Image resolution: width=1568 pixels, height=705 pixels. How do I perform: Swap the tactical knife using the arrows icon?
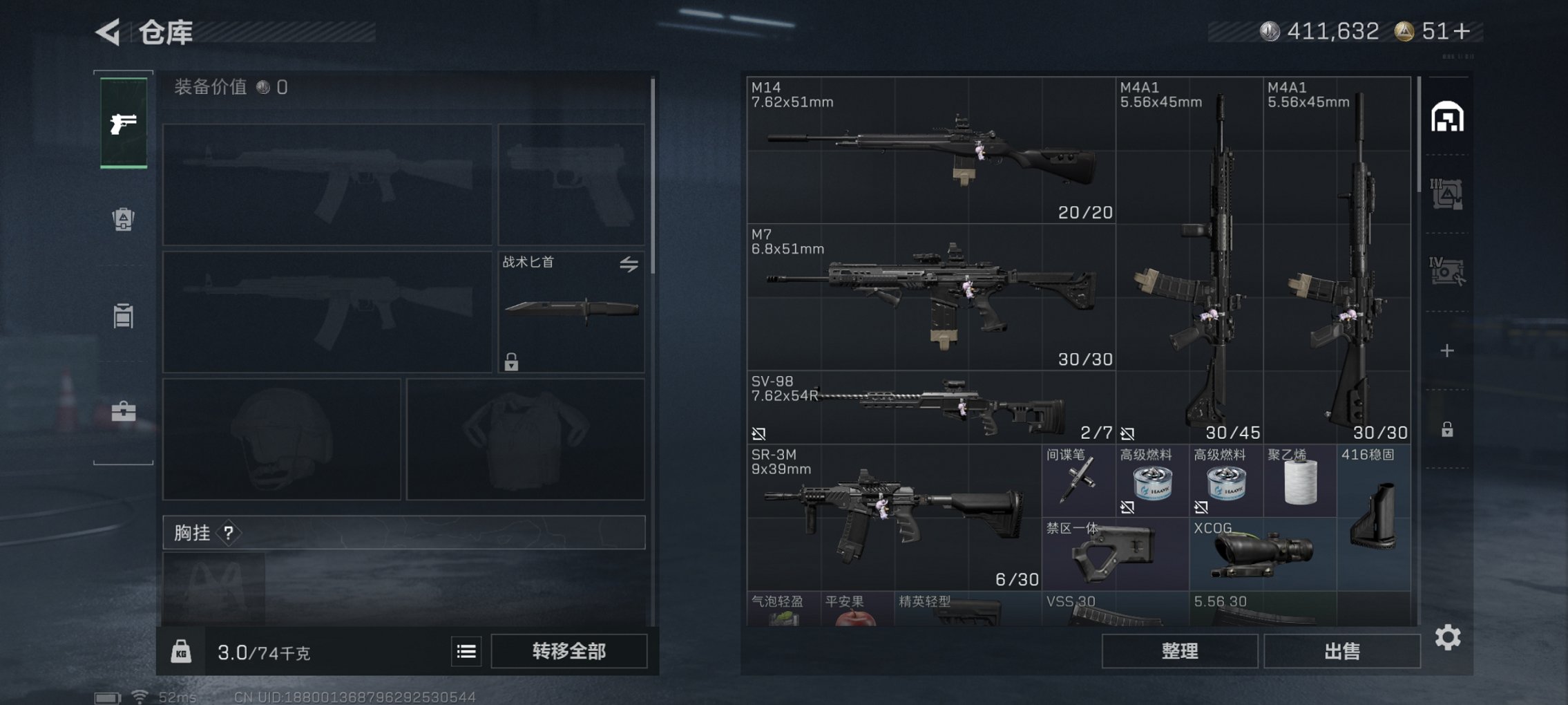(629, 264)
